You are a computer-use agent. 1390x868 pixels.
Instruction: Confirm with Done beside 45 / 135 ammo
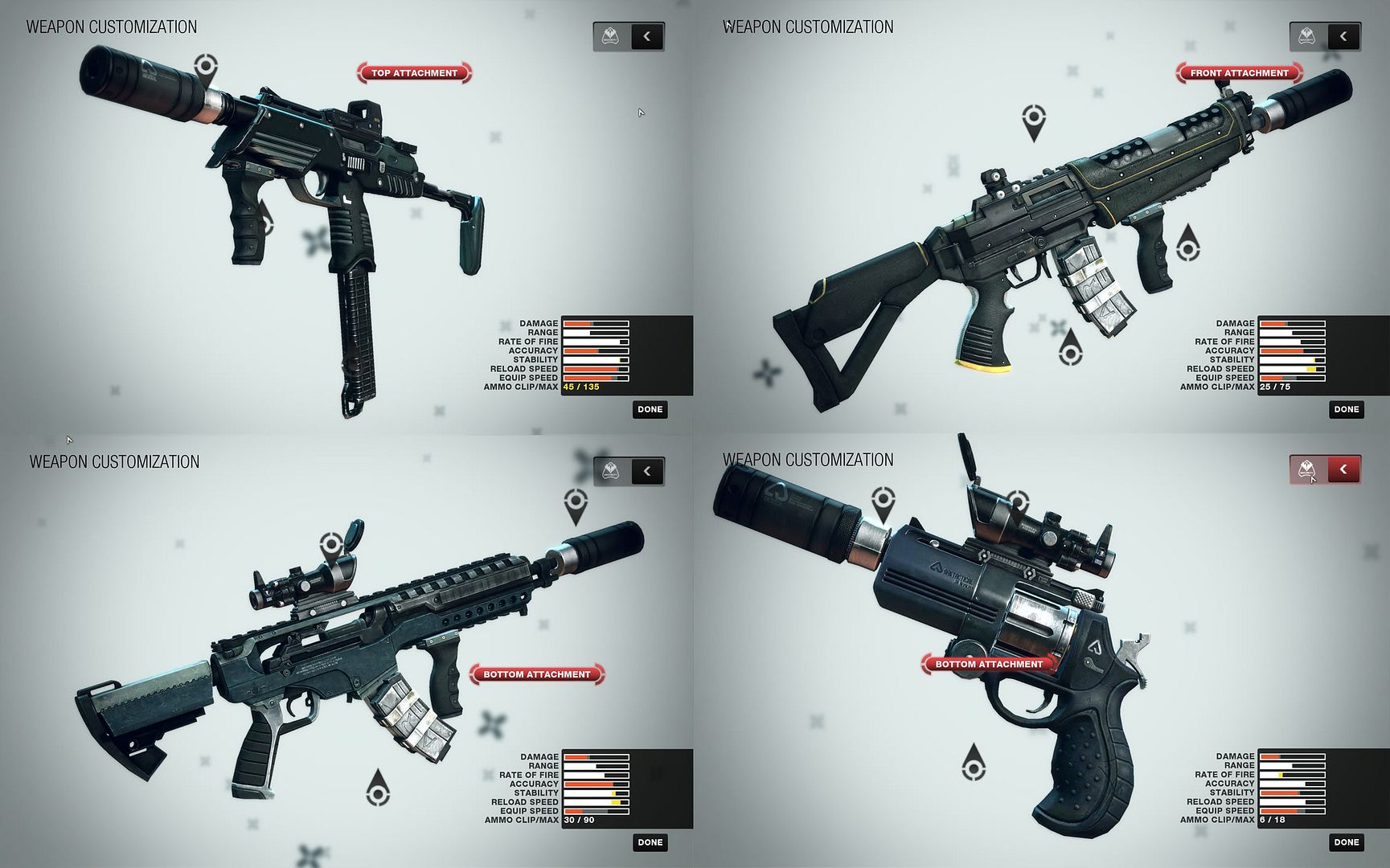(650, 410)
